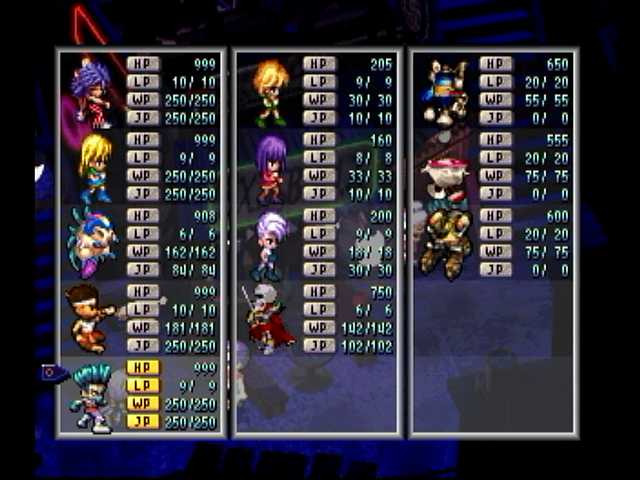This screenshot has height=480, width=640.
Task: Choose the orange-haired character in green
Action: pos(269,92)
